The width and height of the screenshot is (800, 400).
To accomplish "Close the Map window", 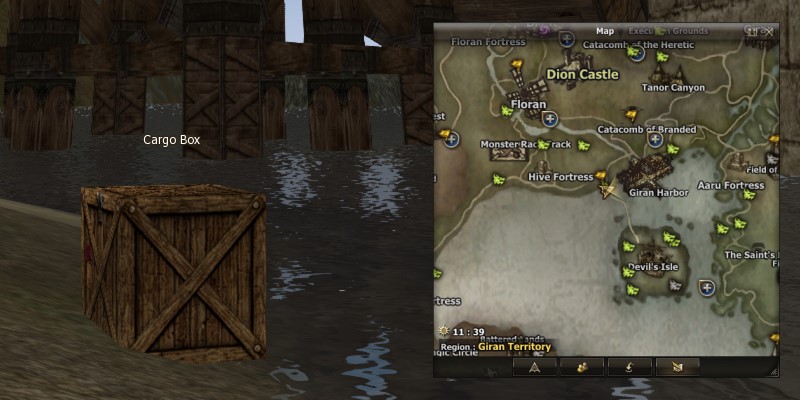I will [769, 31].
